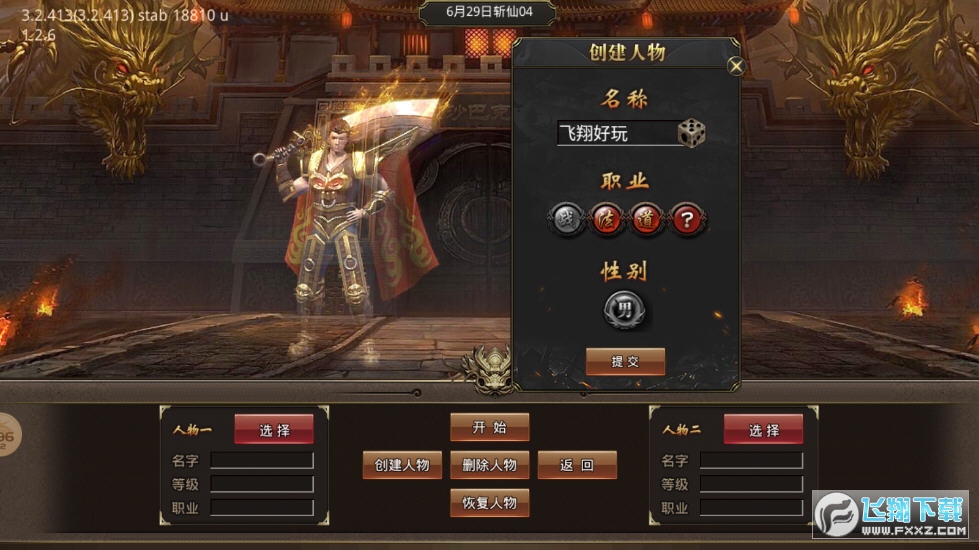
Task: Click 选择 for 人物二
Action: 764,430
